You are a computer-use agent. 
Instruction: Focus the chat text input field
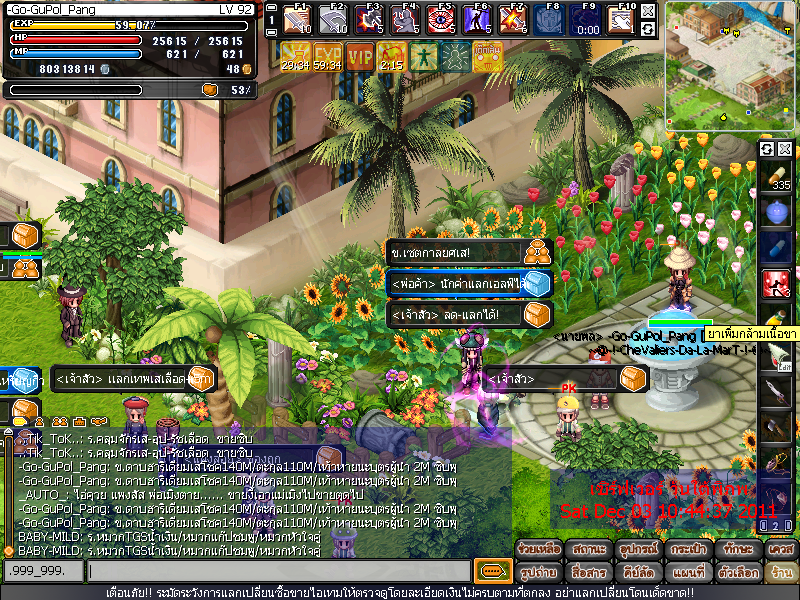click(278, 571)
